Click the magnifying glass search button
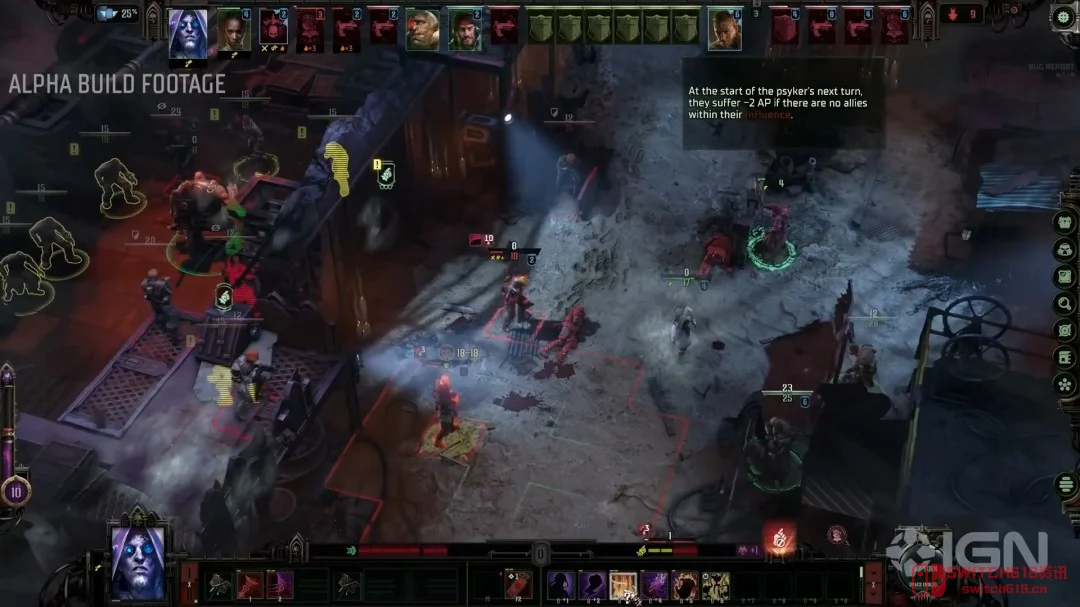1080x607 pixels. pyautogui.click(x=1065, y=303)
